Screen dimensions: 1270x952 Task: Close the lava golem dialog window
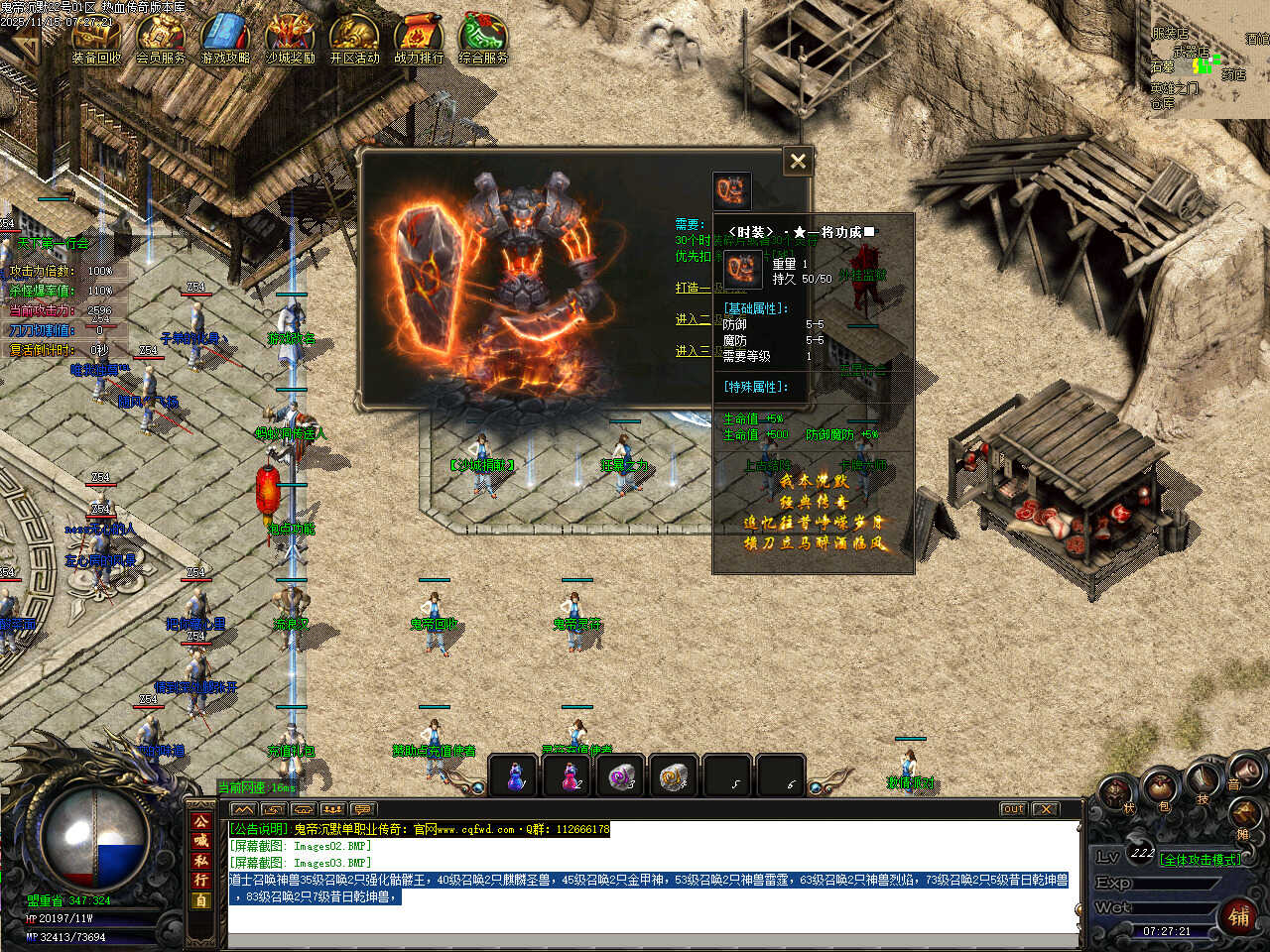point(798,162)
